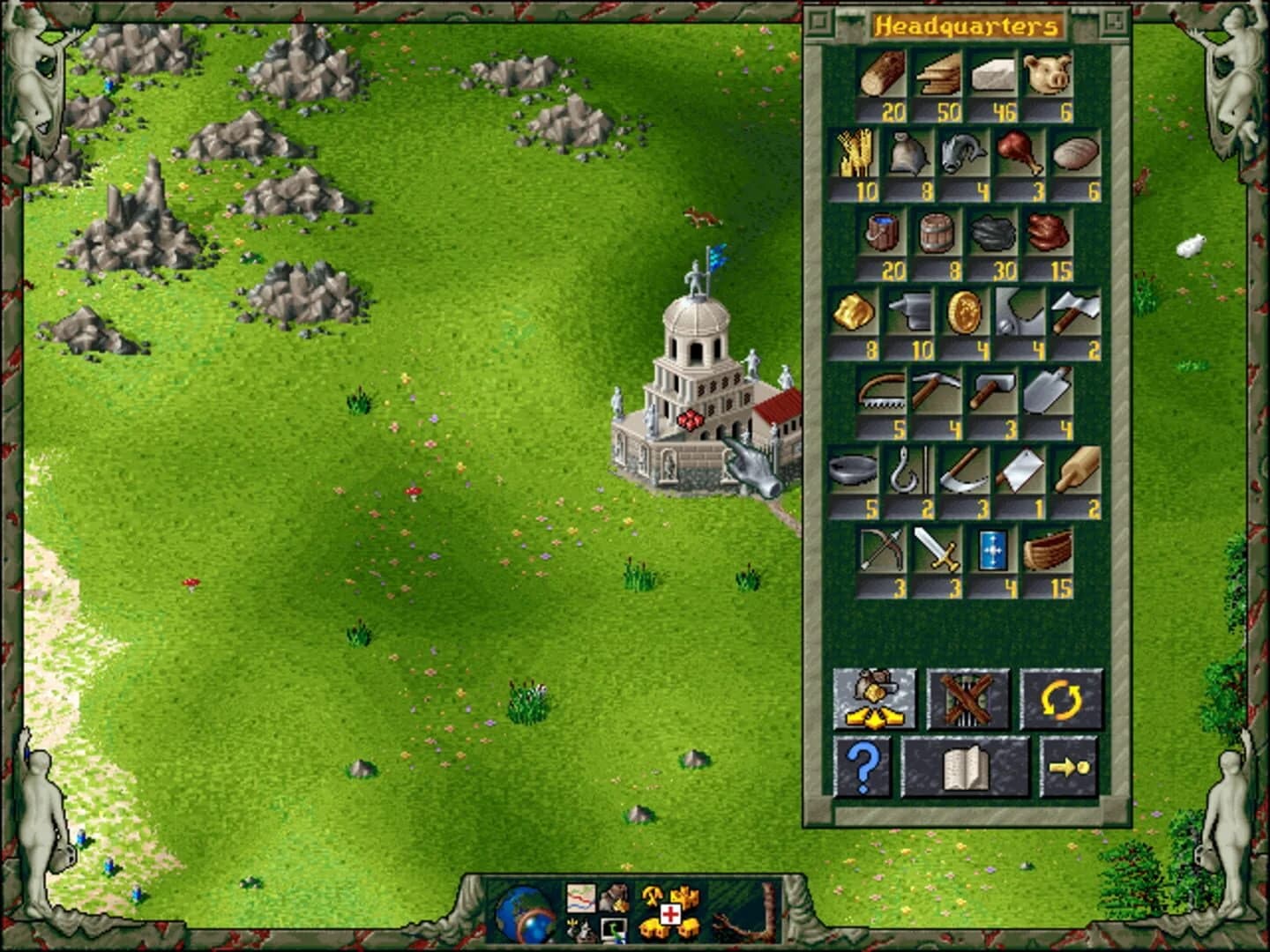Select the shield icon in weapons row

[x=994, y=551]
